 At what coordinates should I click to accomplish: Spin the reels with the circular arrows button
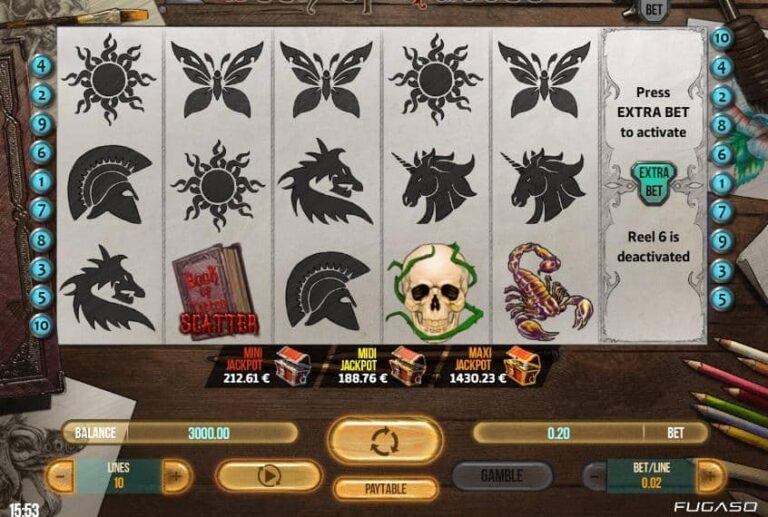385,440
